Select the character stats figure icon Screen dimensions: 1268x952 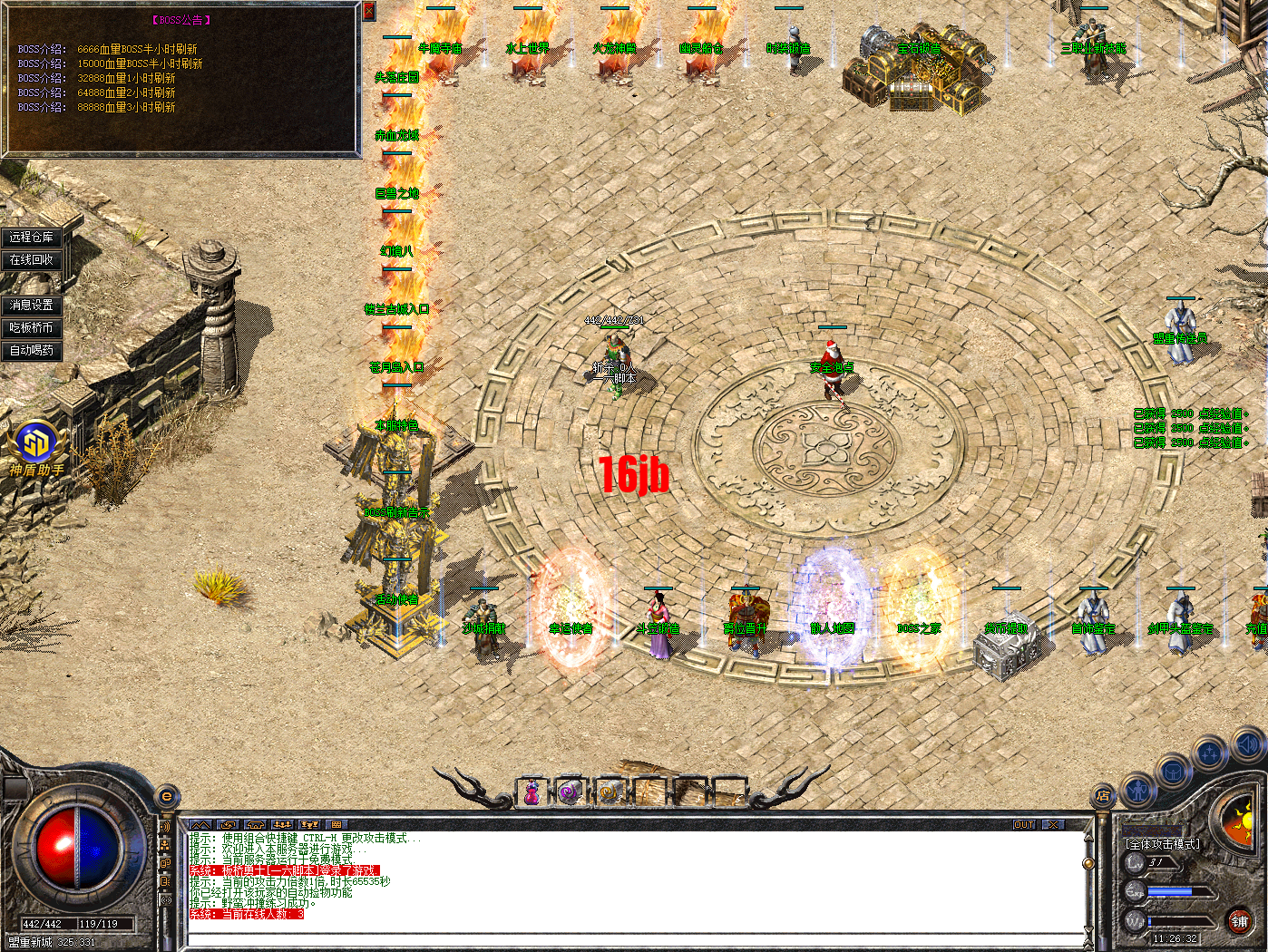coord(1136,791)
